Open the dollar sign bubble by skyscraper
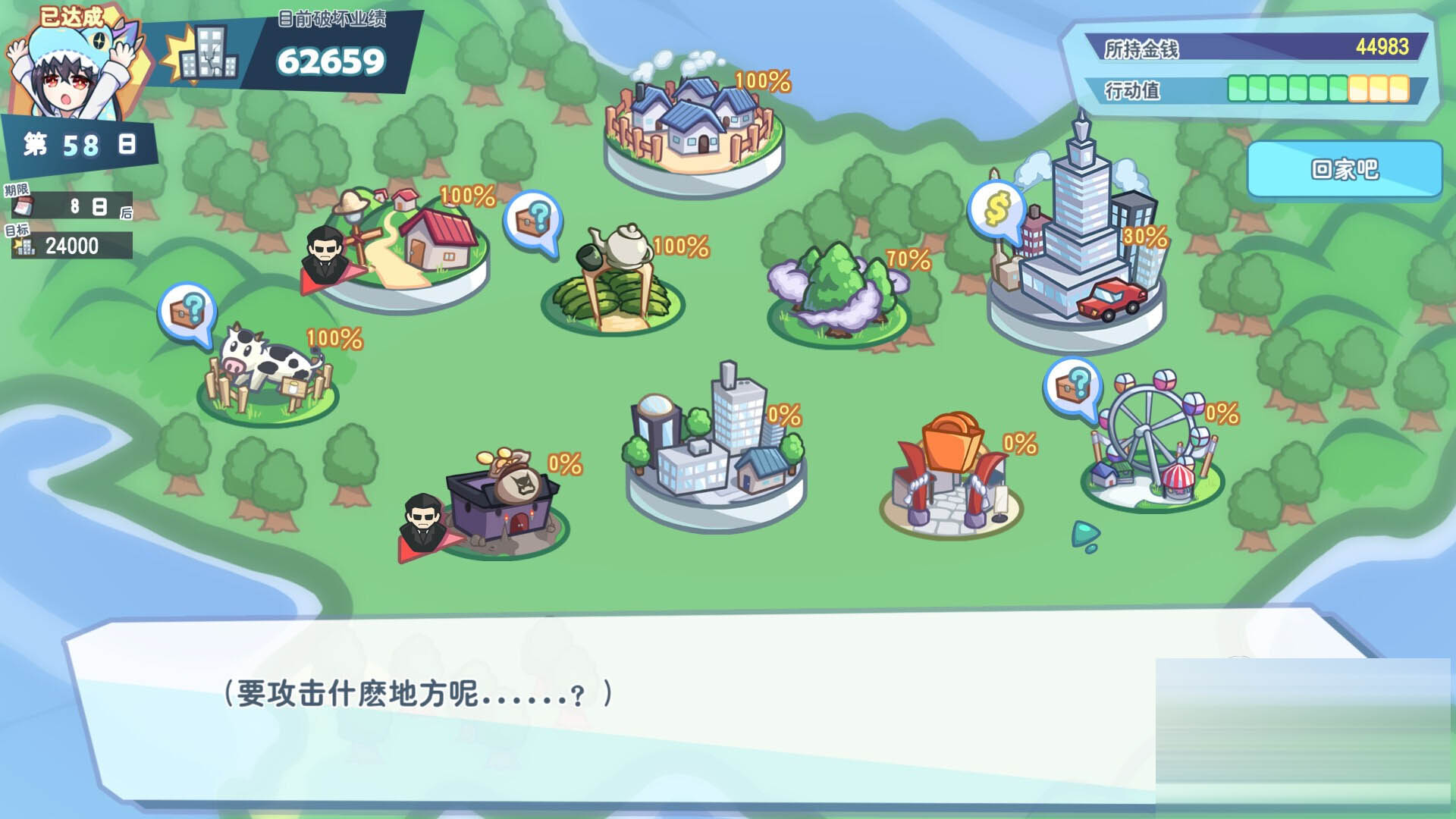Screen dimensions: 1456x819 tap(996, 209)
